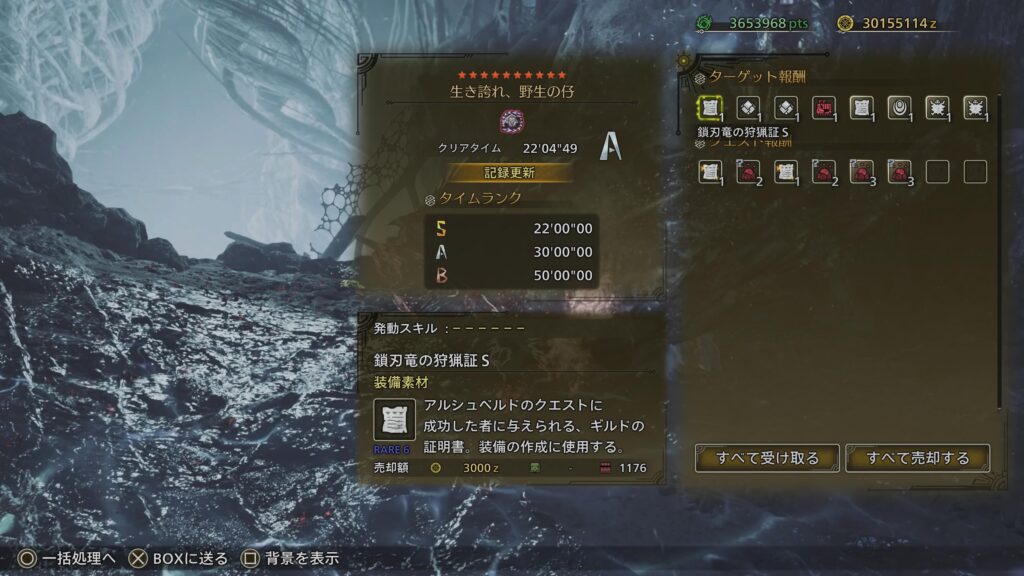Select the white orb reward slot
This screenshot has width=1024, height=576.
pyautogui.click(x=899, y=108)
